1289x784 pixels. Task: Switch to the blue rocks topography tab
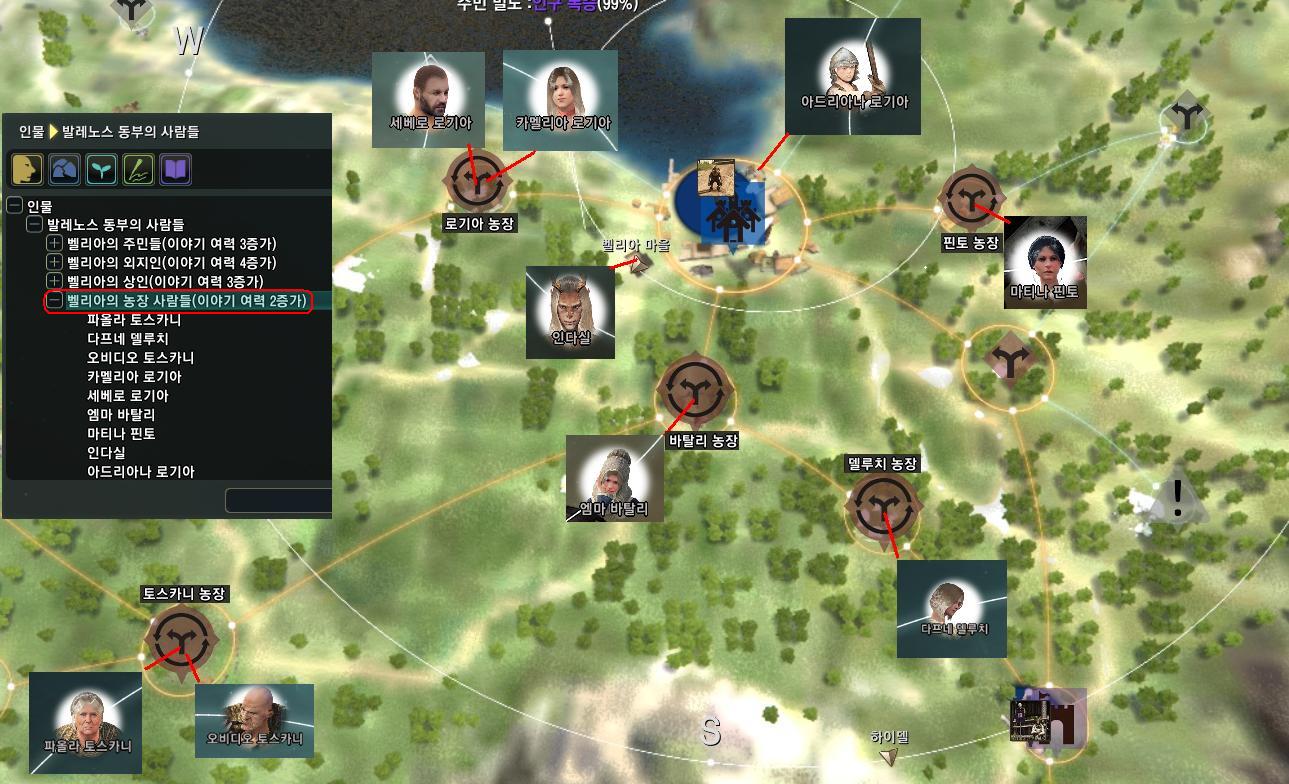(64, 169)
